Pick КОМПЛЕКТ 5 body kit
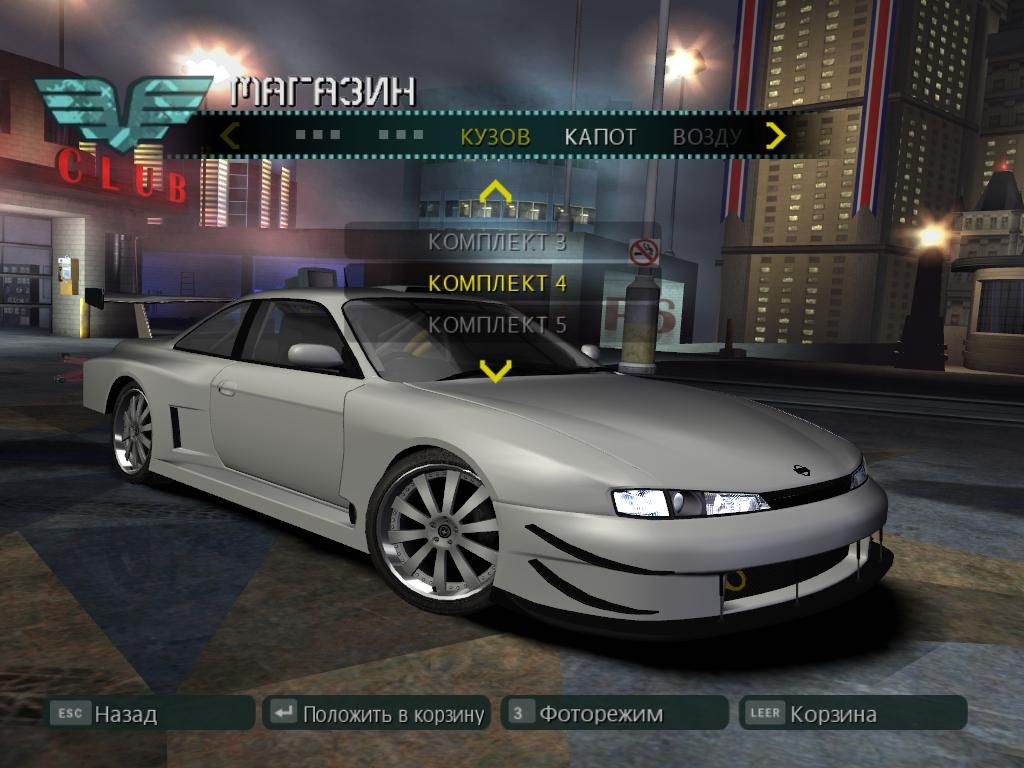 click(x=497, y=324)
